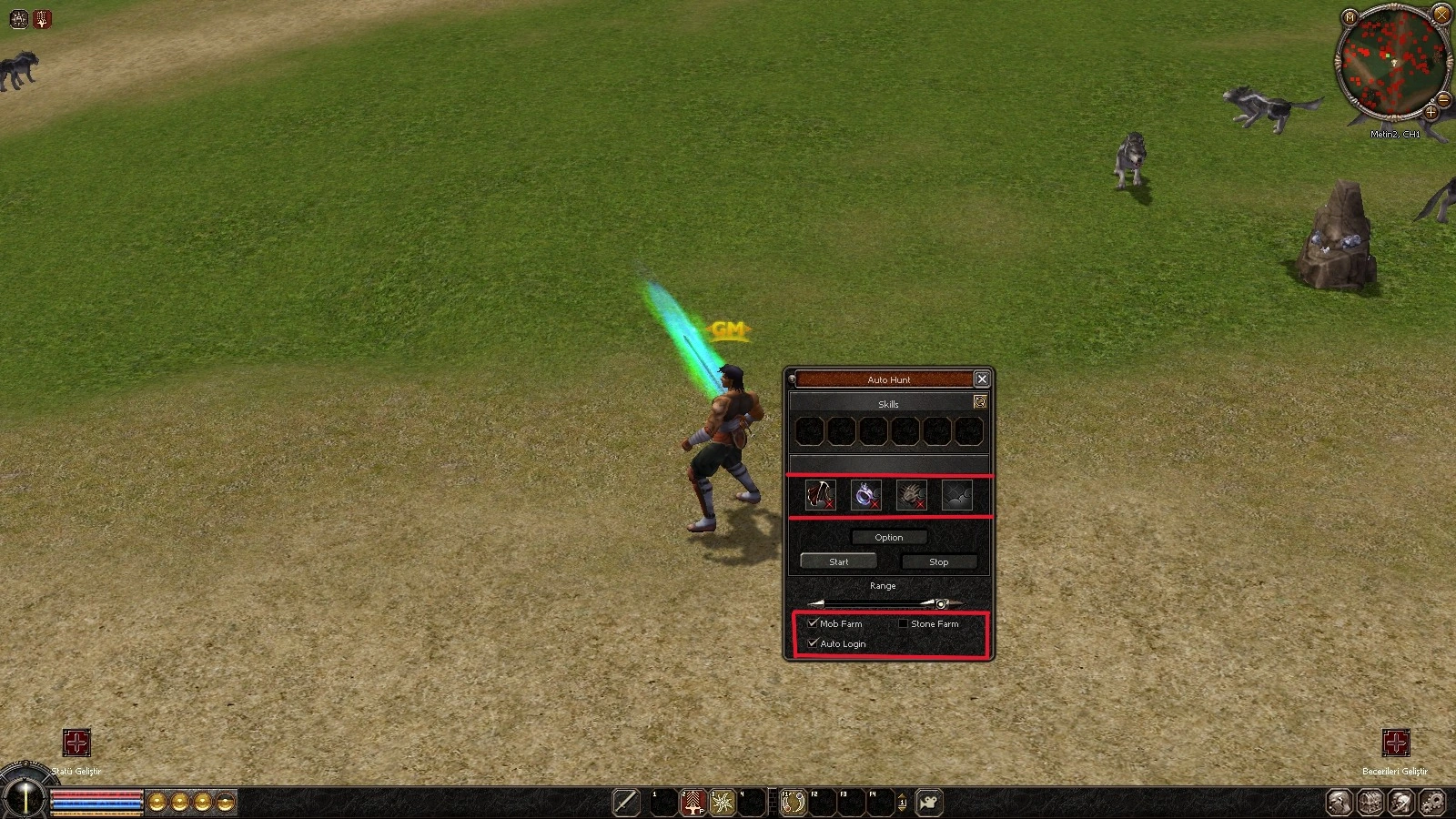Select the purple ring item slot
This screenshot has height=819, width=1456.
coord(865,495)
